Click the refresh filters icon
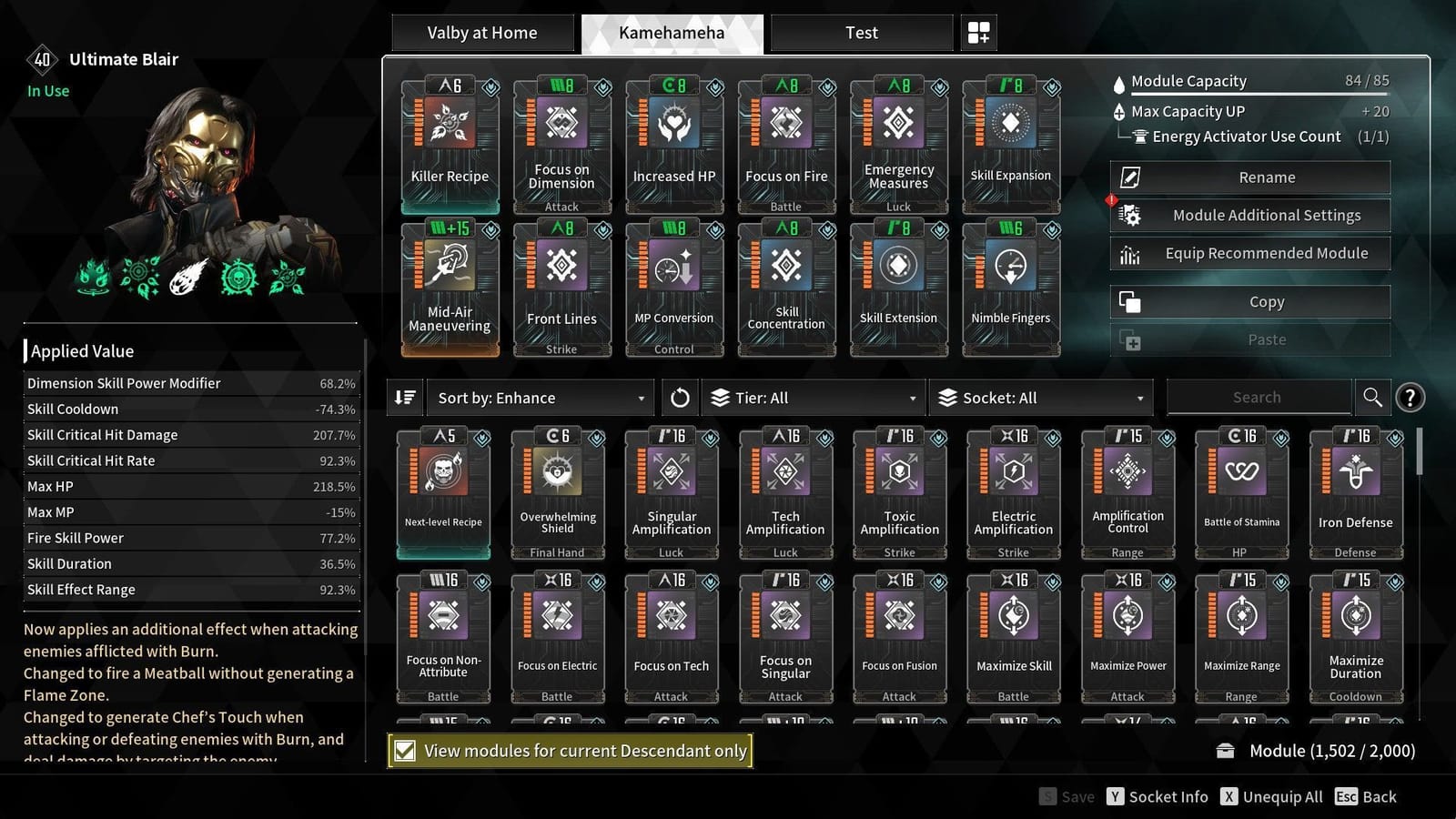This screenshot has width=1456, height=819. 679,397
